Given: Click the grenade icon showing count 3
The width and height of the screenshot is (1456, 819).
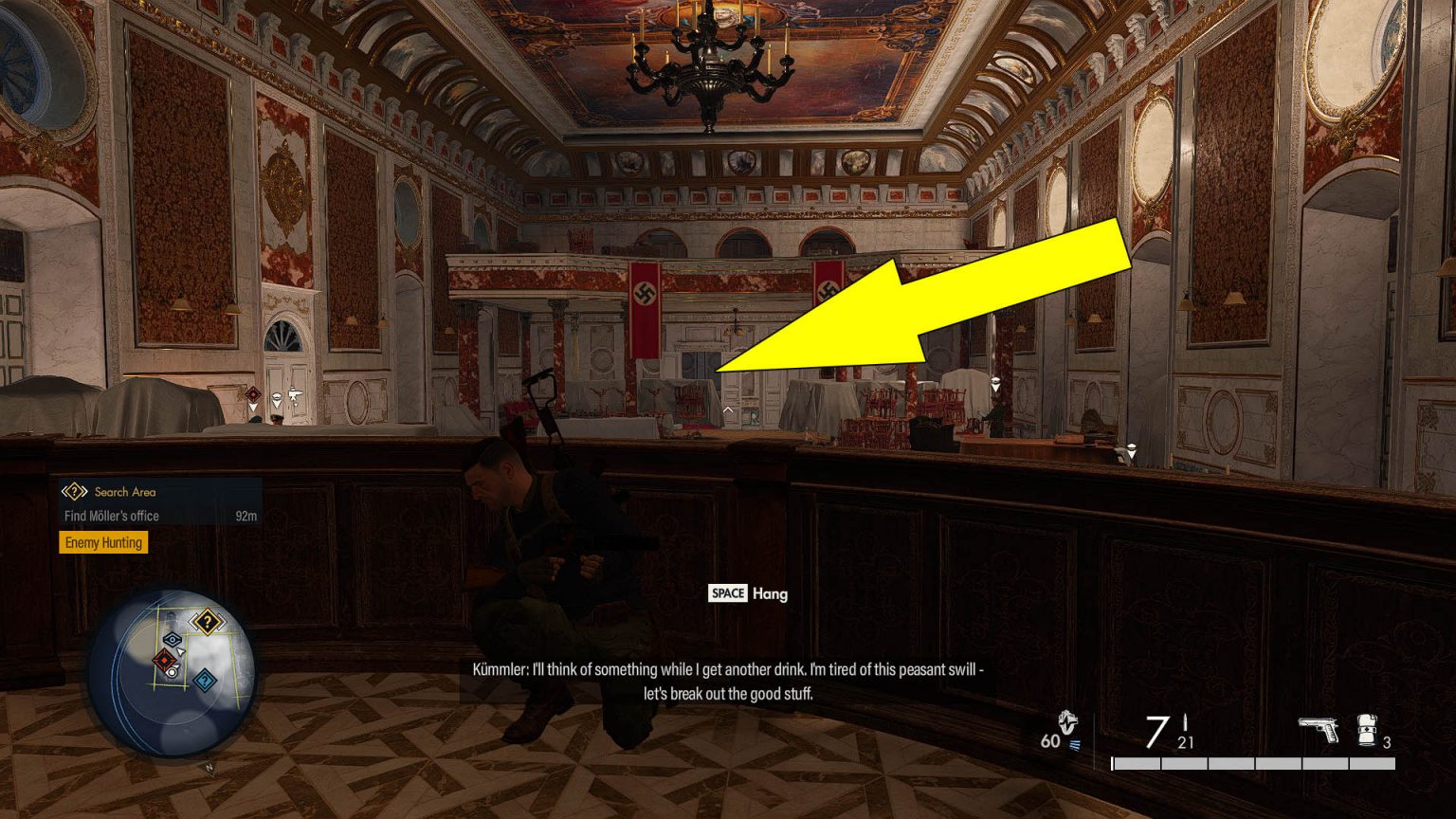Looking at the screenshot, I should pyautogui.click(x=1367, y=732).
